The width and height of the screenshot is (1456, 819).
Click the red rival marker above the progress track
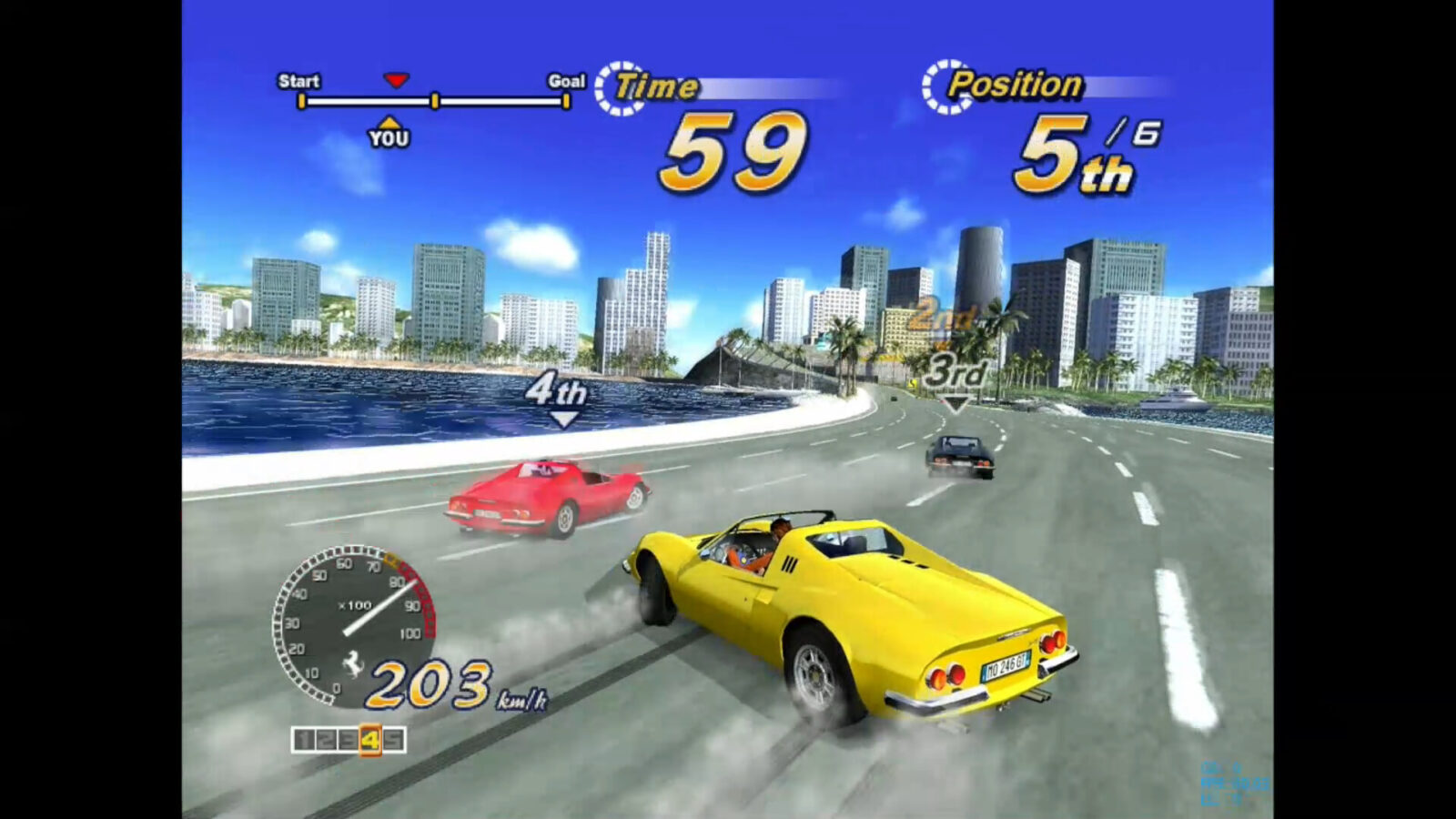click(396, 80)
